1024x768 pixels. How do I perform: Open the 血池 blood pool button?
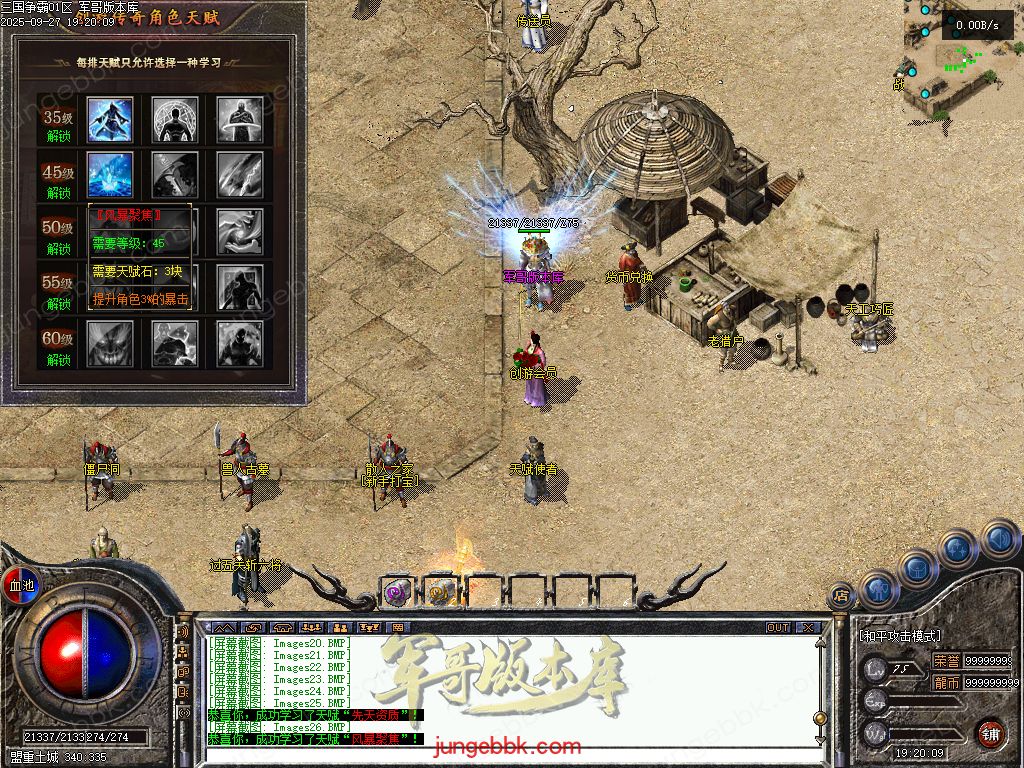[21, 584]
